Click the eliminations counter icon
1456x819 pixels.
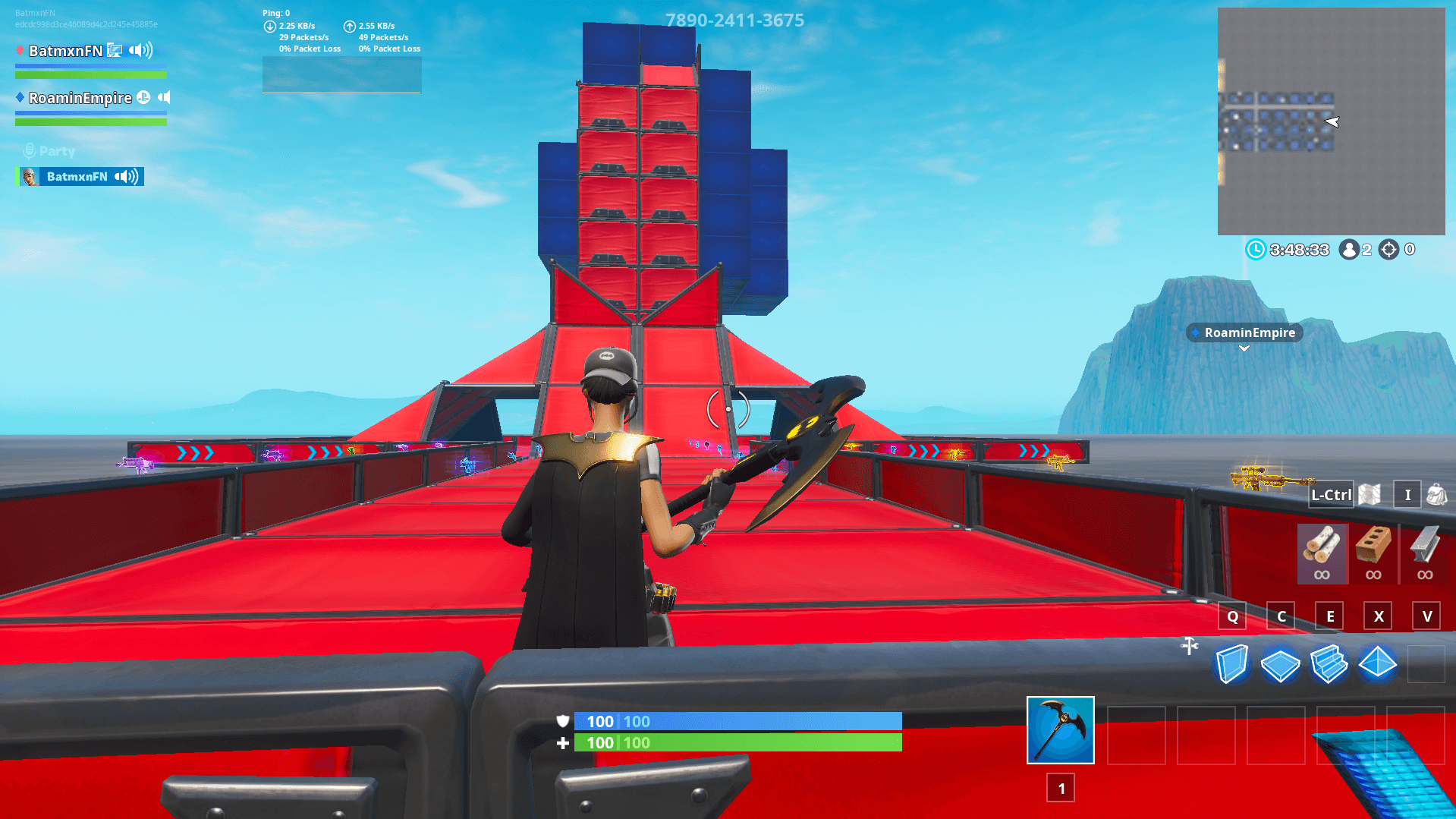(1388, 249)
